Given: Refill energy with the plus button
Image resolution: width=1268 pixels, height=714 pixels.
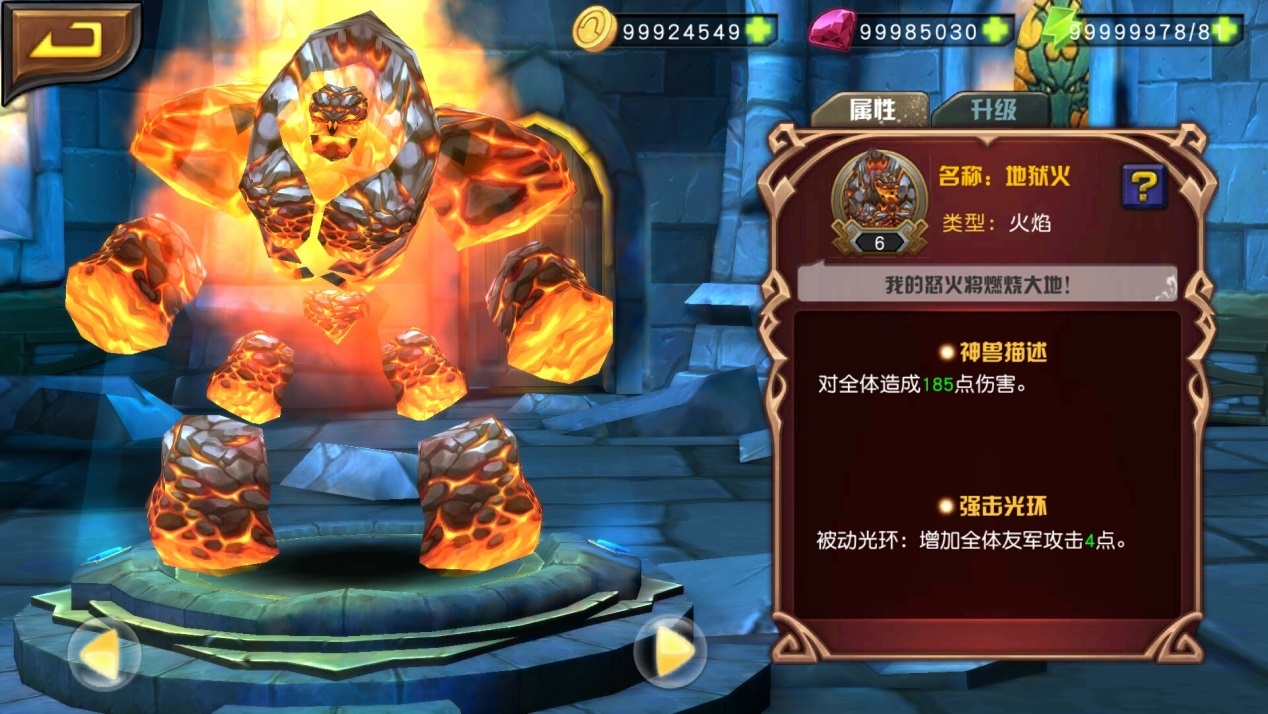Looking at the screenshot, I should (1228, 31).
